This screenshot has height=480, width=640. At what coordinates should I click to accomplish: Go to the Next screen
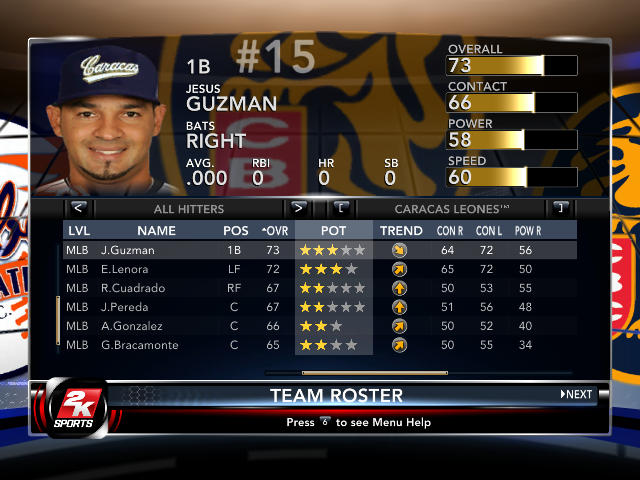click(x=577, y=394)
